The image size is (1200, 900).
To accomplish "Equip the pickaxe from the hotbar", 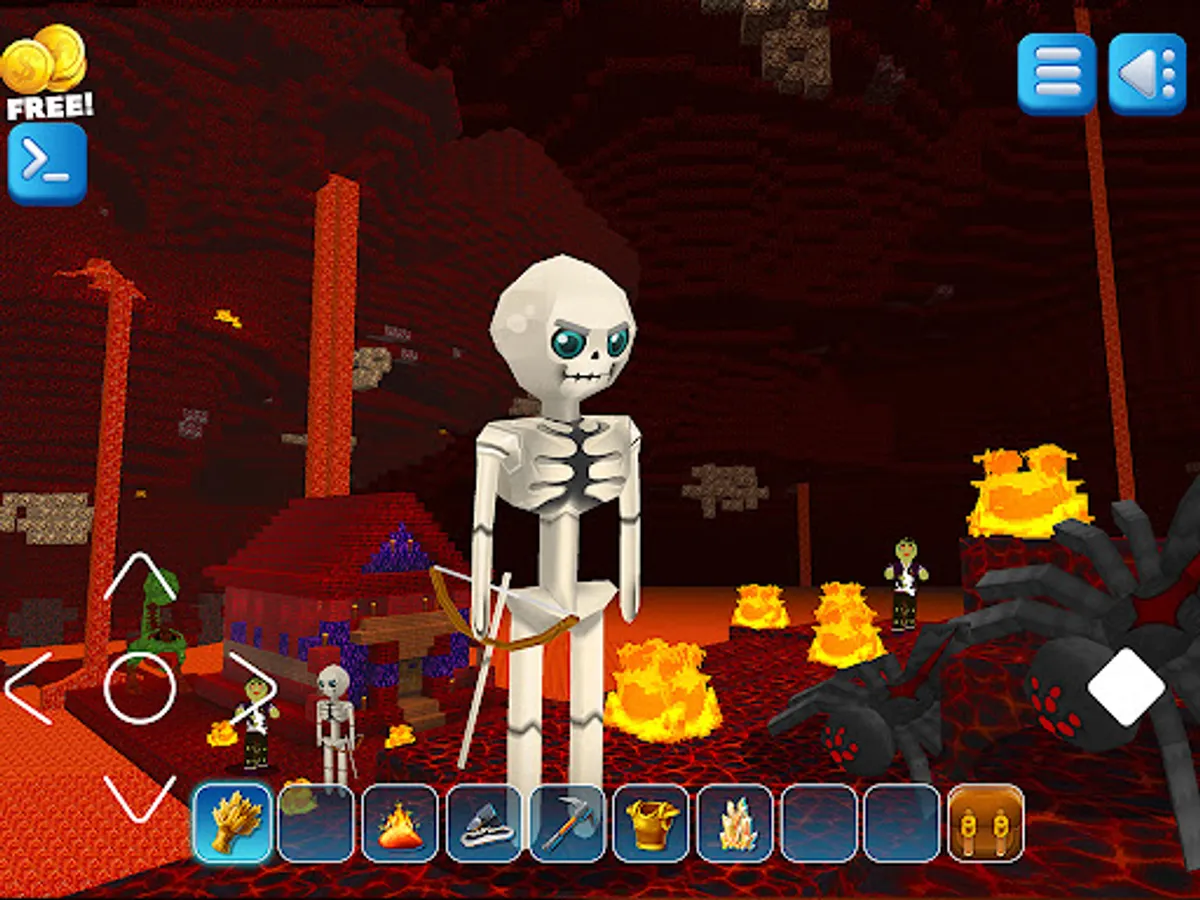I will pos(568,823).
